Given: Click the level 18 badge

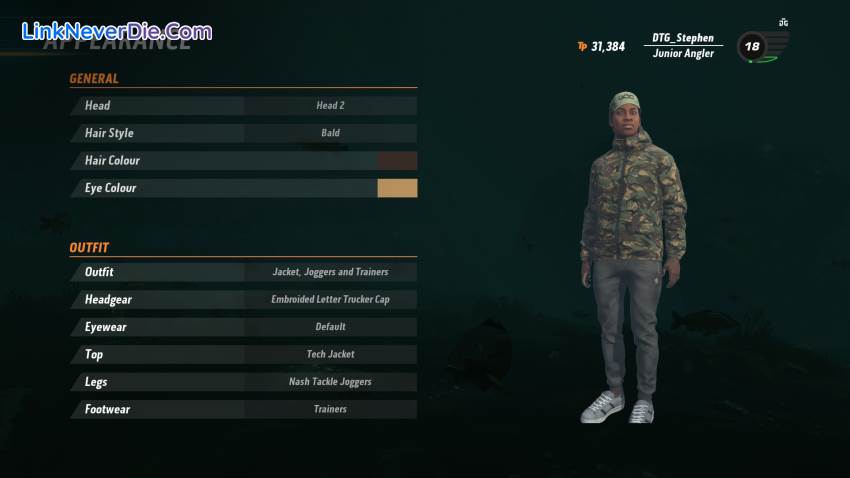Looking at the screenshot, I should [x=752, y=47].
